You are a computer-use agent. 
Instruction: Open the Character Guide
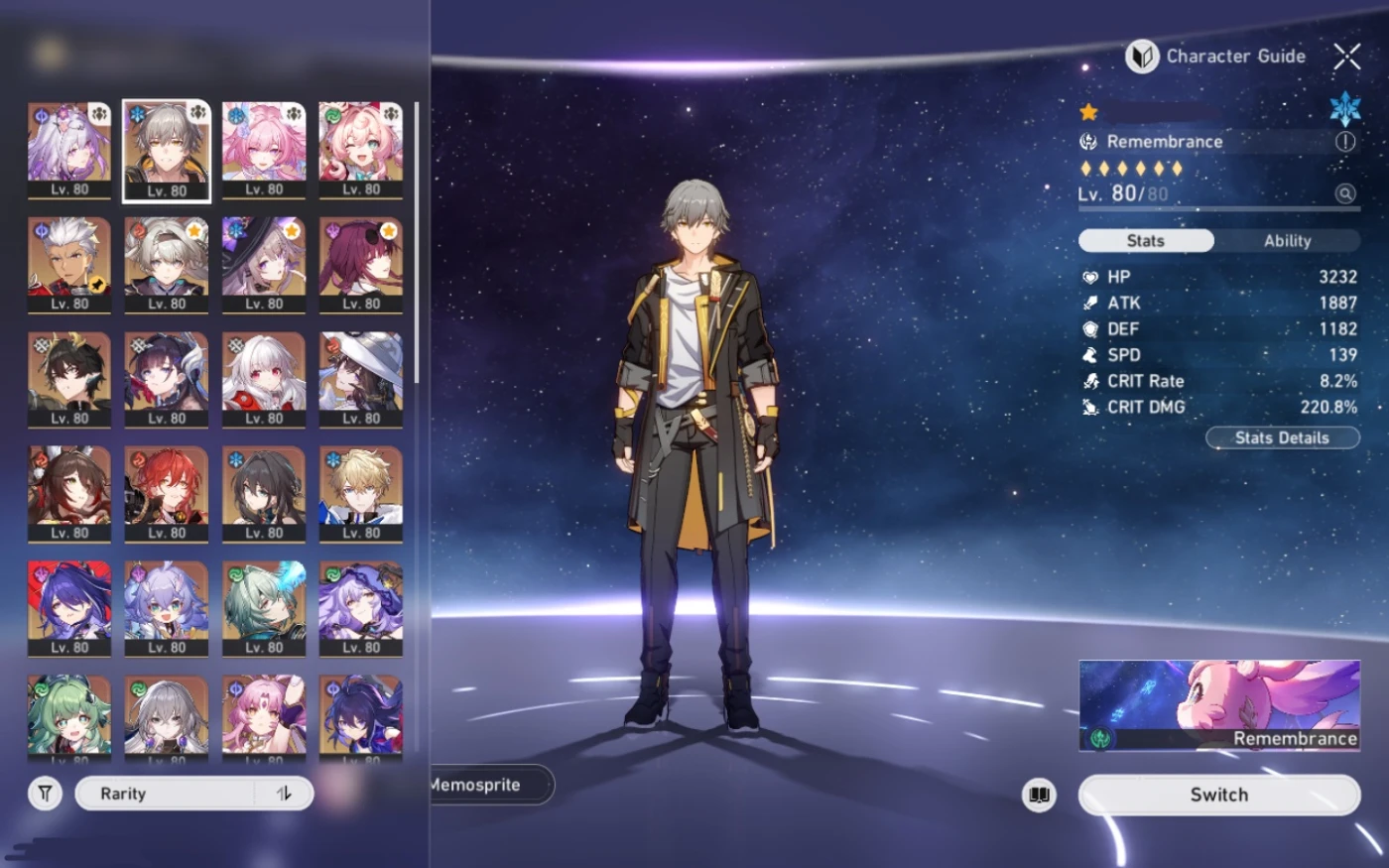[x=1217, y=57]
